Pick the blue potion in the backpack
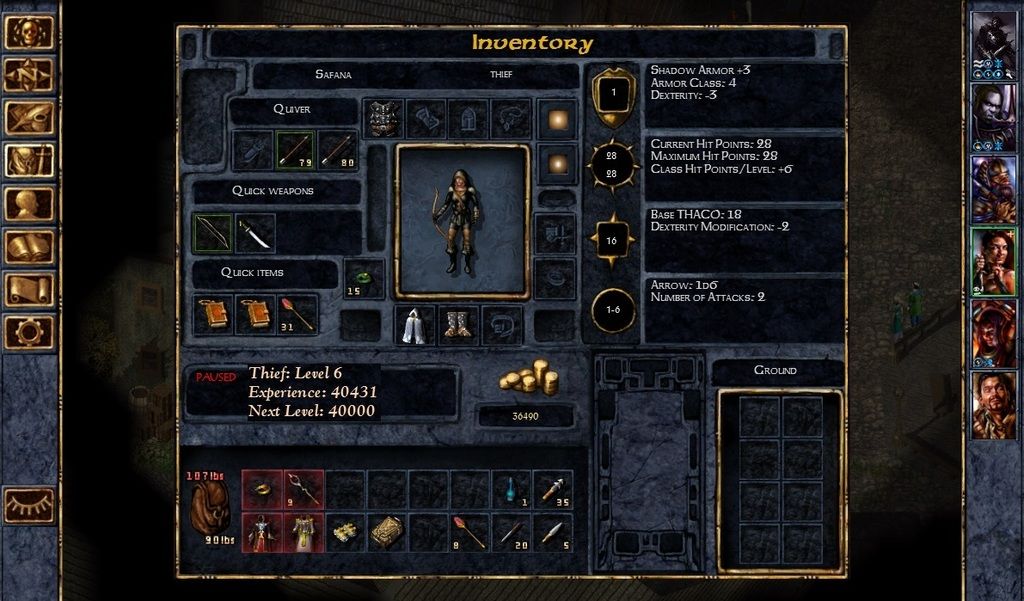Viewport: 1024px width, 601px height. coord(511,488)
